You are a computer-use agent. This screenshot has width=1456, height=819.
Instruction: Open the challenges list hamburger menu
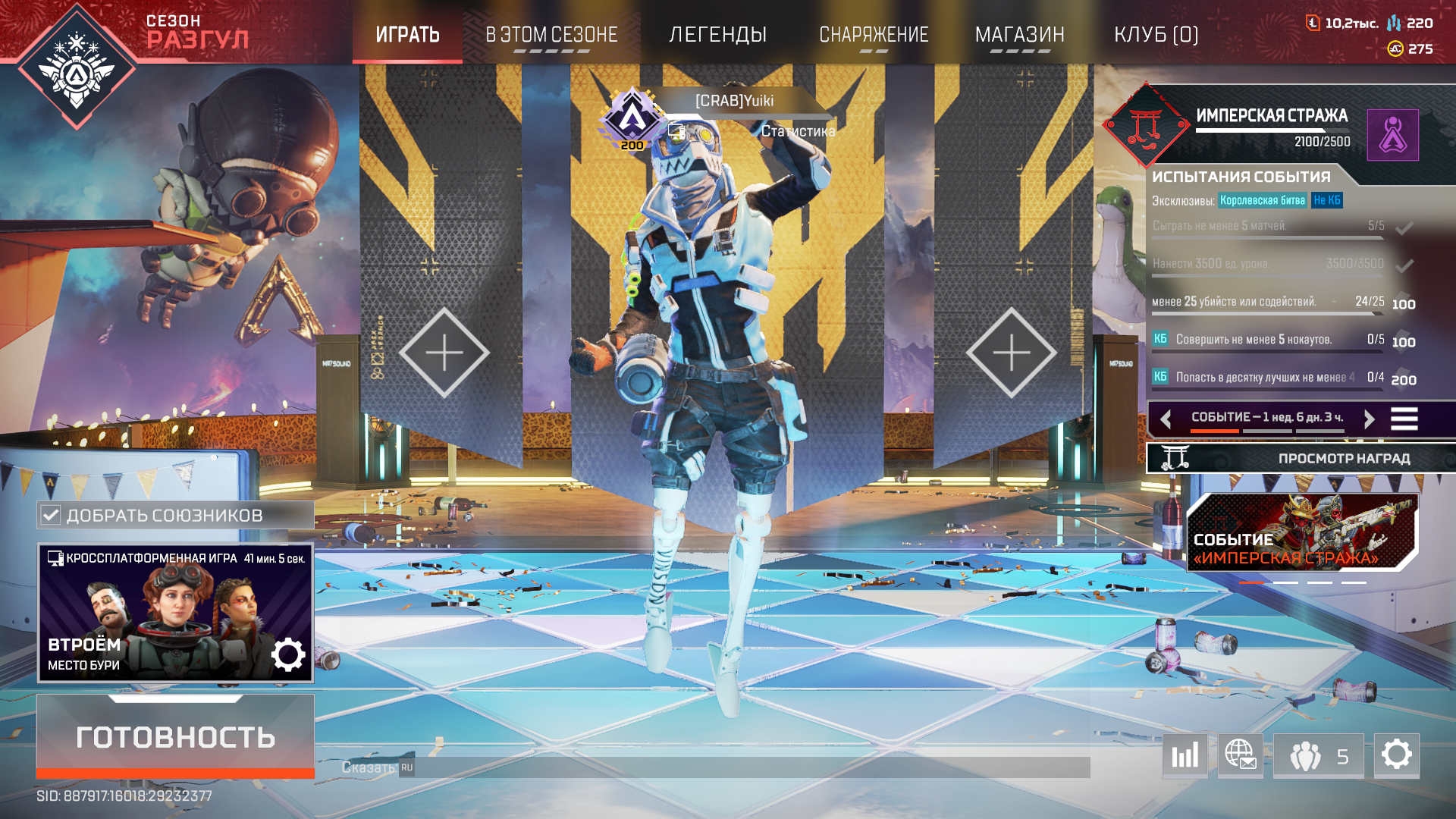coord(1404,419)
